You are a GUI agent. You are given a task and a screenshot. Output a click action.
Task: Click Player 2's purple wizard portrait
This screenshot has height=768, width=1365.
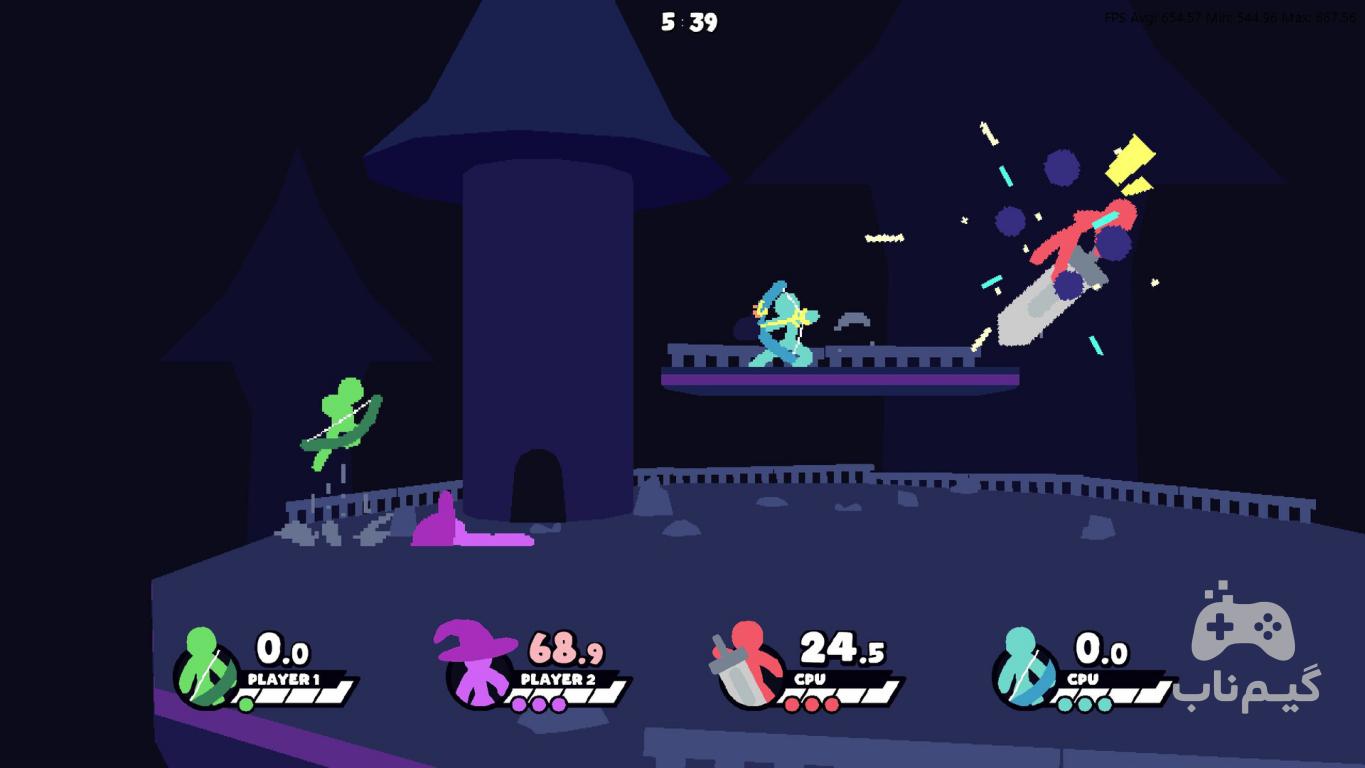pos(477,664)
